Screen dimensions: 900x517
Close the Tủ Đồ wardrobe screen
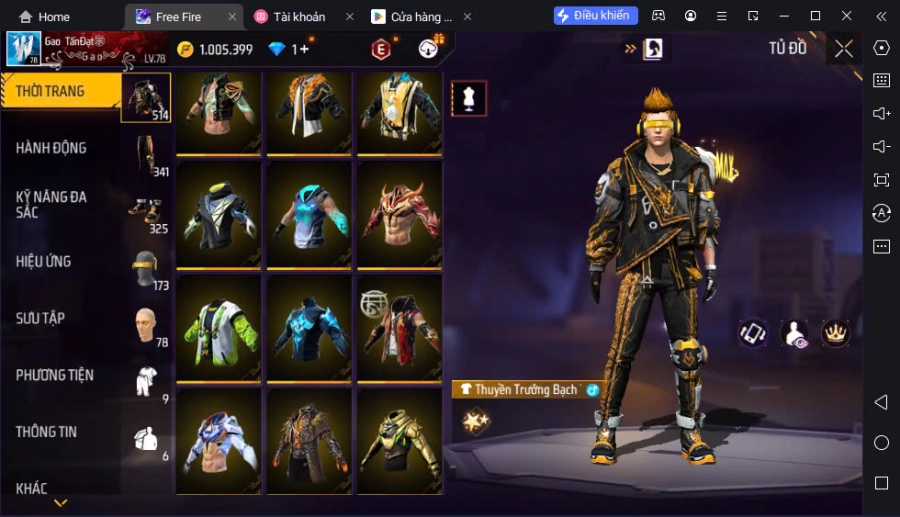(x=844, y=49)
